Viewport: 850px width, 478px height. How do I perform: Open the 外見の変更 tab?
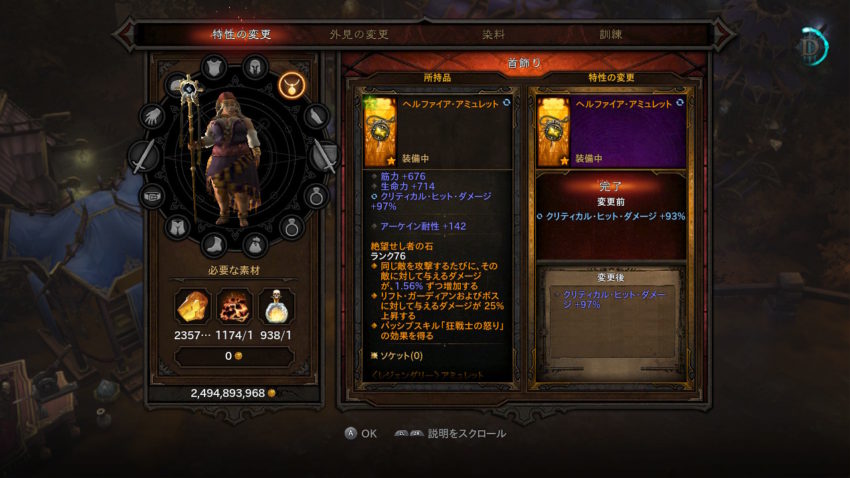(x=359, y=34)
